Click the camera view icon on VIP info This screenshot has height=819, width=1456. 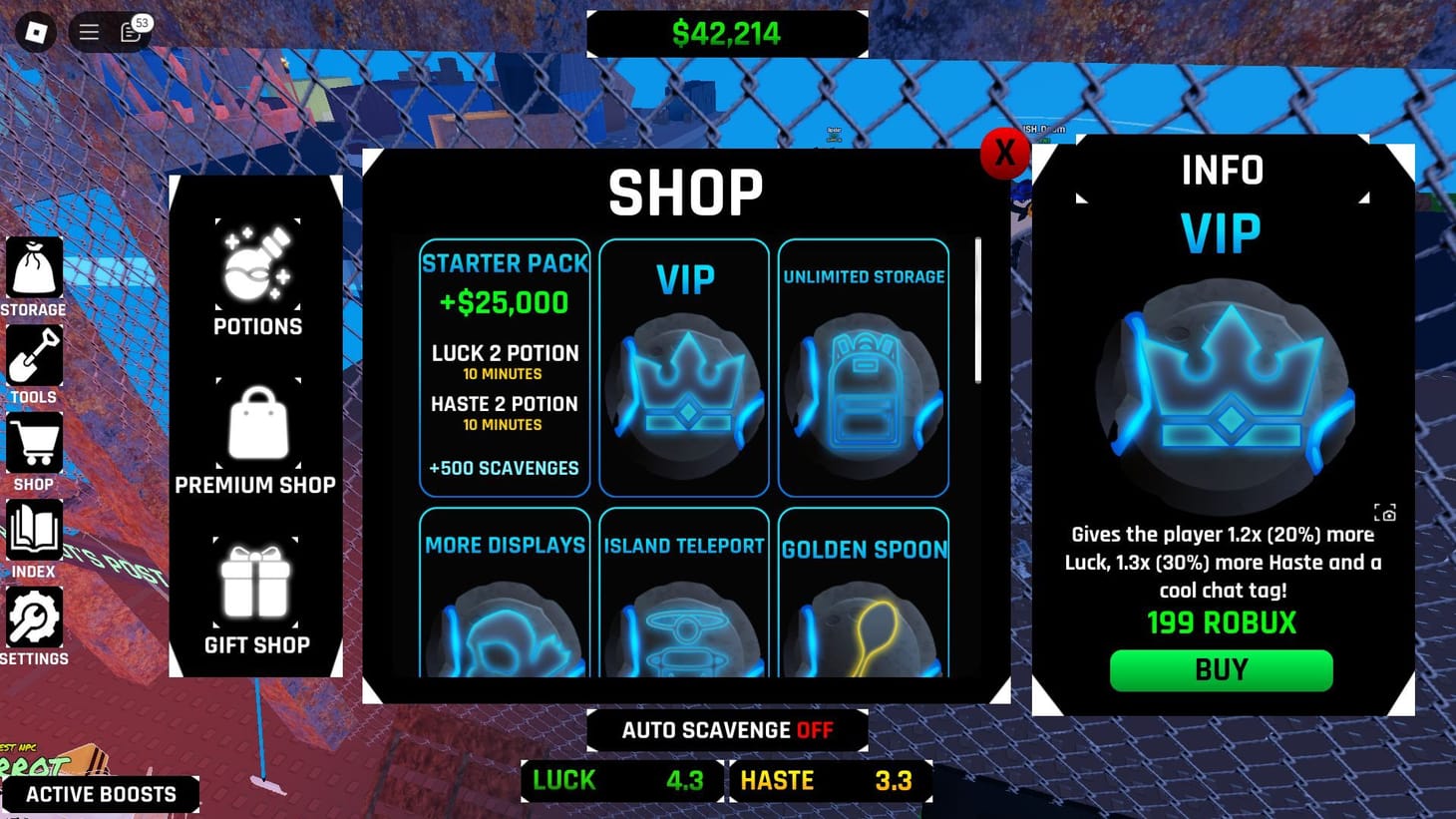pyautogui.click(x=1387, y=513)
